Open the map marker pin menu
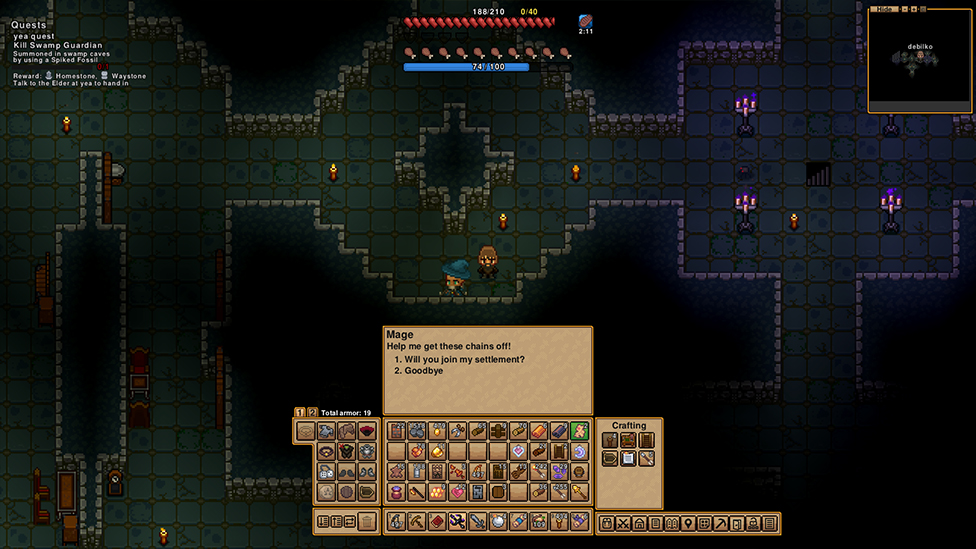The height and width of the screenshot is (549, 976). point(689,523)
